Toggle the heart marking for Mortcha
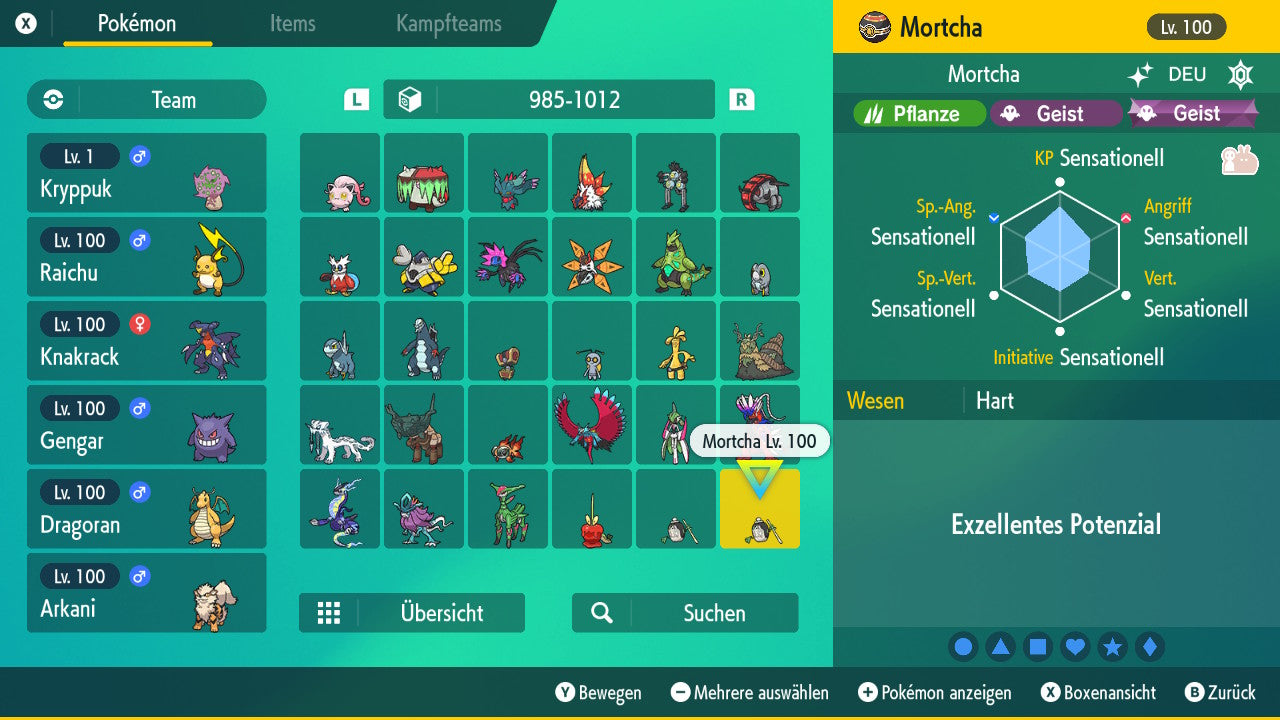The image size is (1280, 720). pyautogui.click(x=1075, y=646)
